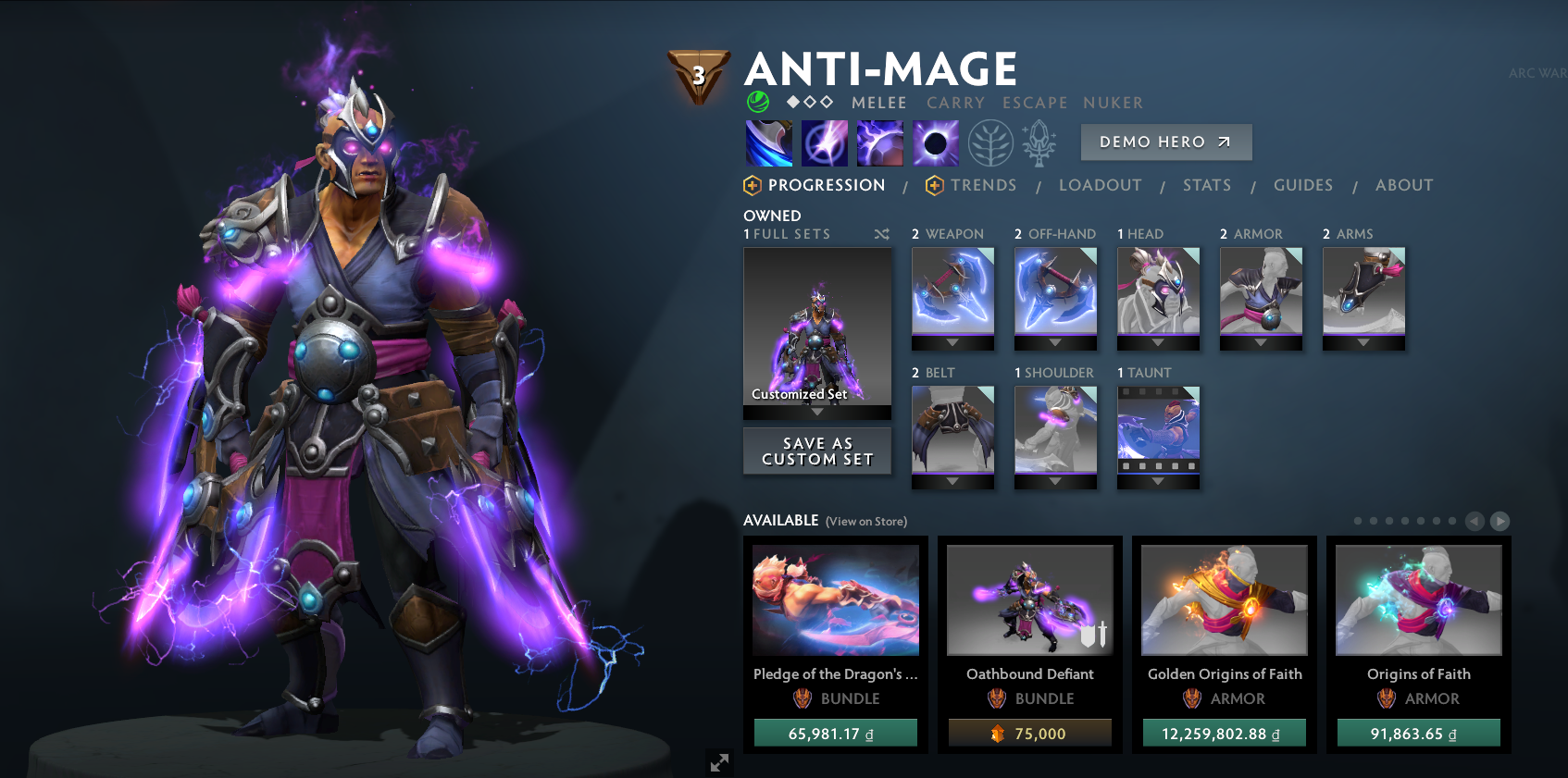View the Counterspell ability icon
1568x778 pixels.
pyautogui.click(x=880, y=142)
